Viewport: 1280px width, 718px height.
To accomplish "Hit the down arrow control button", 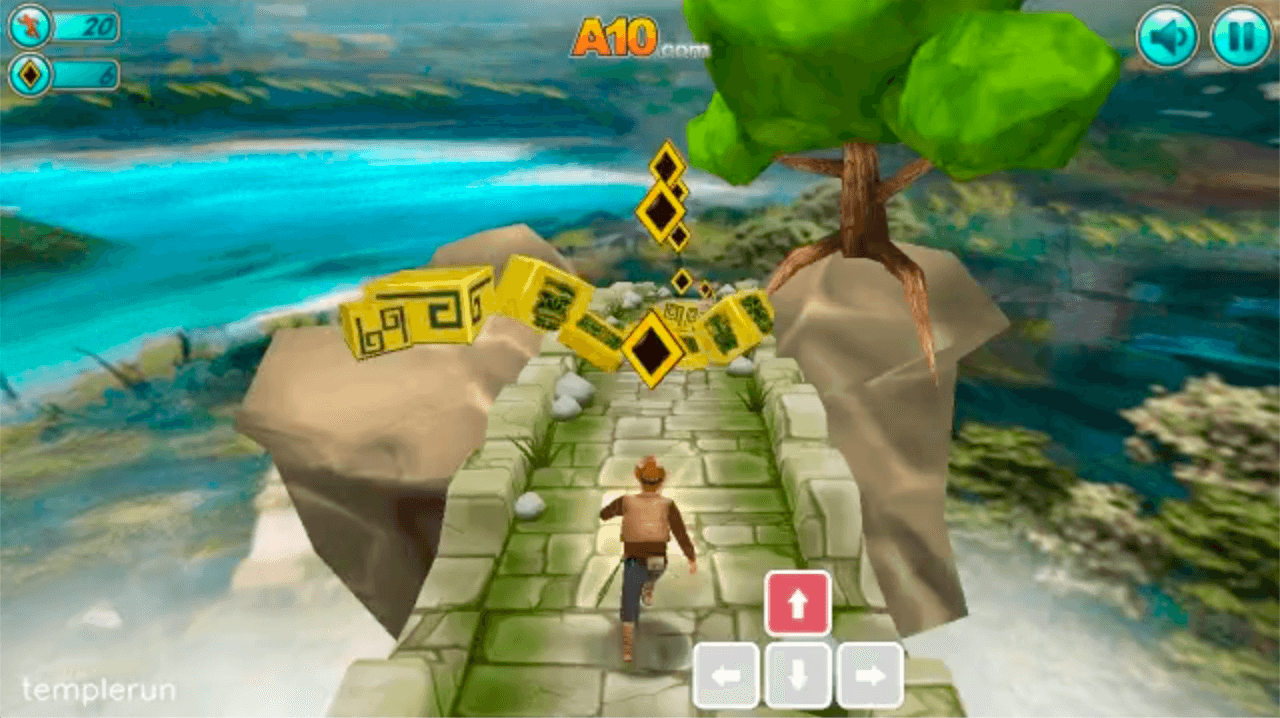I will tap(798, 676).
